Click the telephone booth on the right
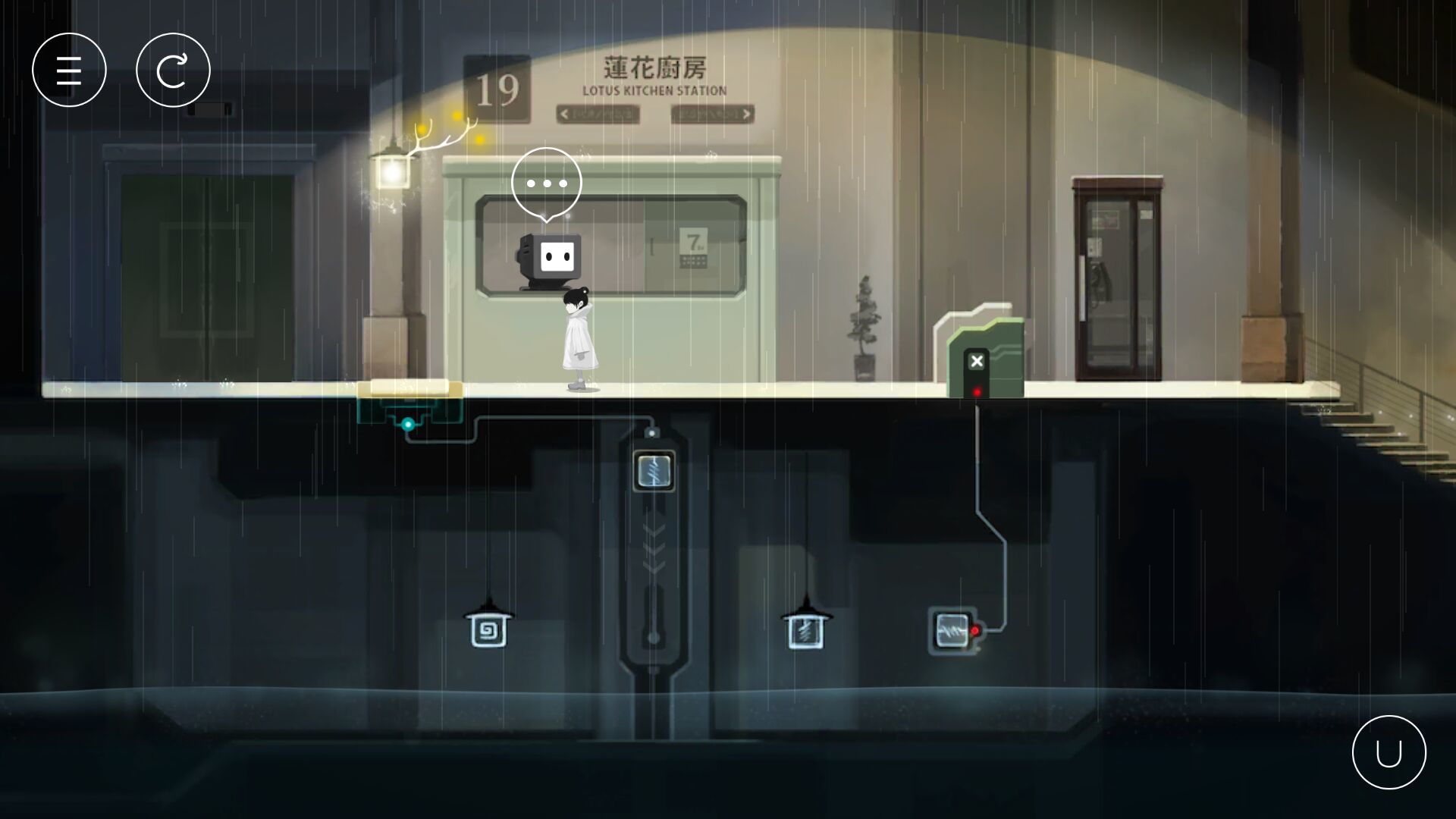Image resolution: width=1456 pixels, height=819 pixels. point(1116,281)
